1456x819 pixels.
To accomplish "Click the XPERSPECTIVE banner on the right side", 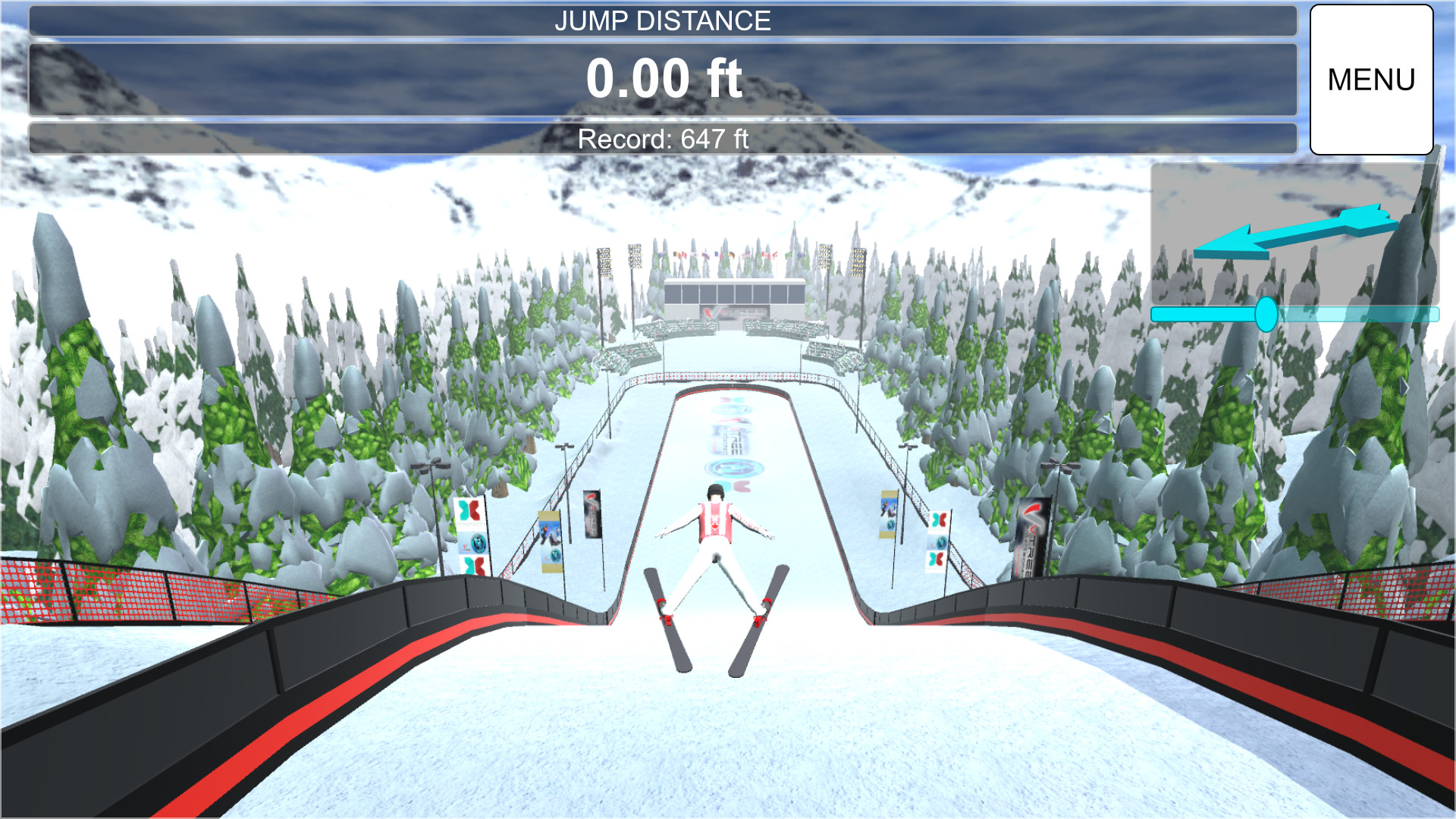I will coord(938,541).
